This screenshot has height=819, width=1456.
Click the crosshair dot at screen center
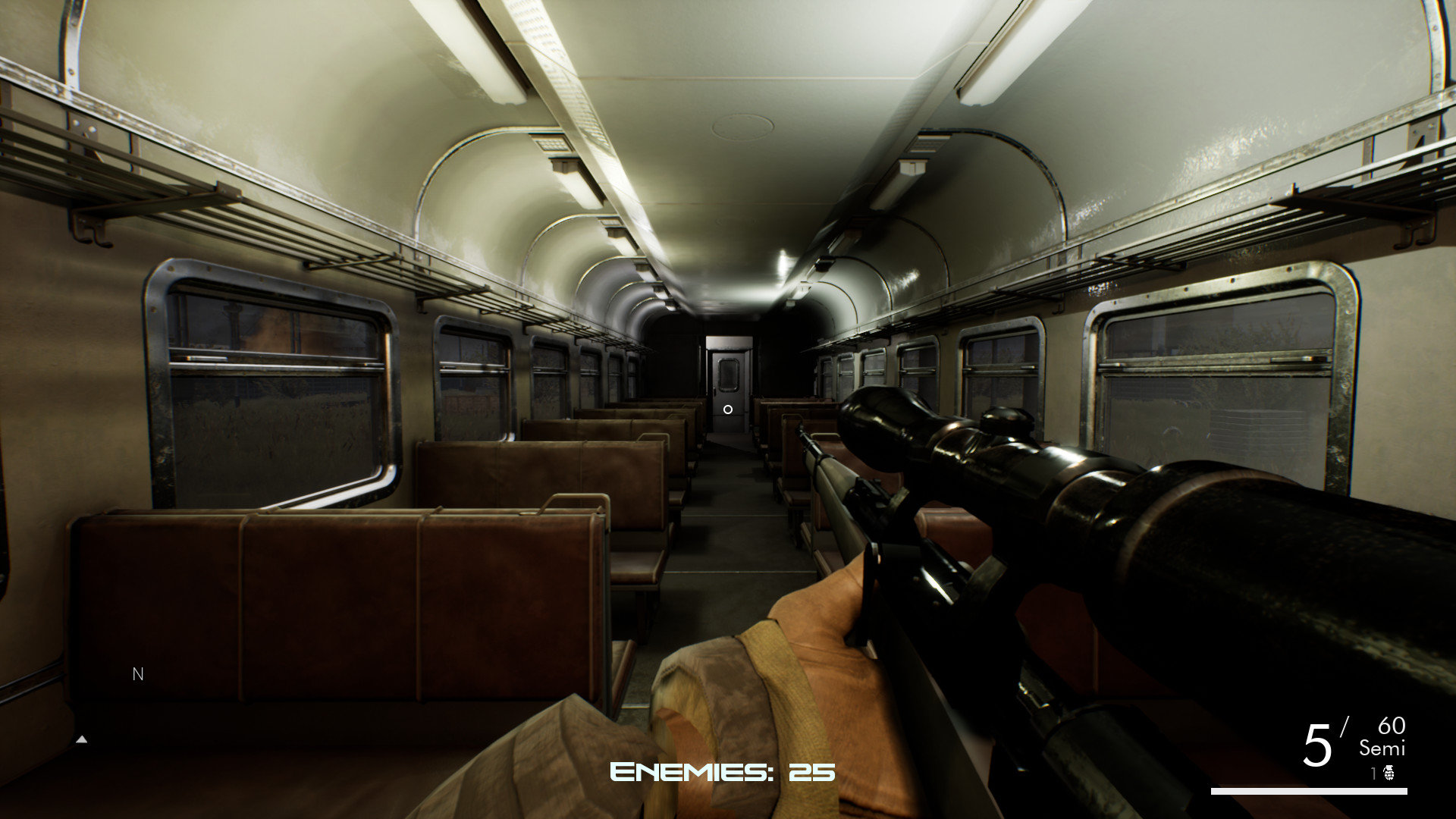[x=729, y=409]
